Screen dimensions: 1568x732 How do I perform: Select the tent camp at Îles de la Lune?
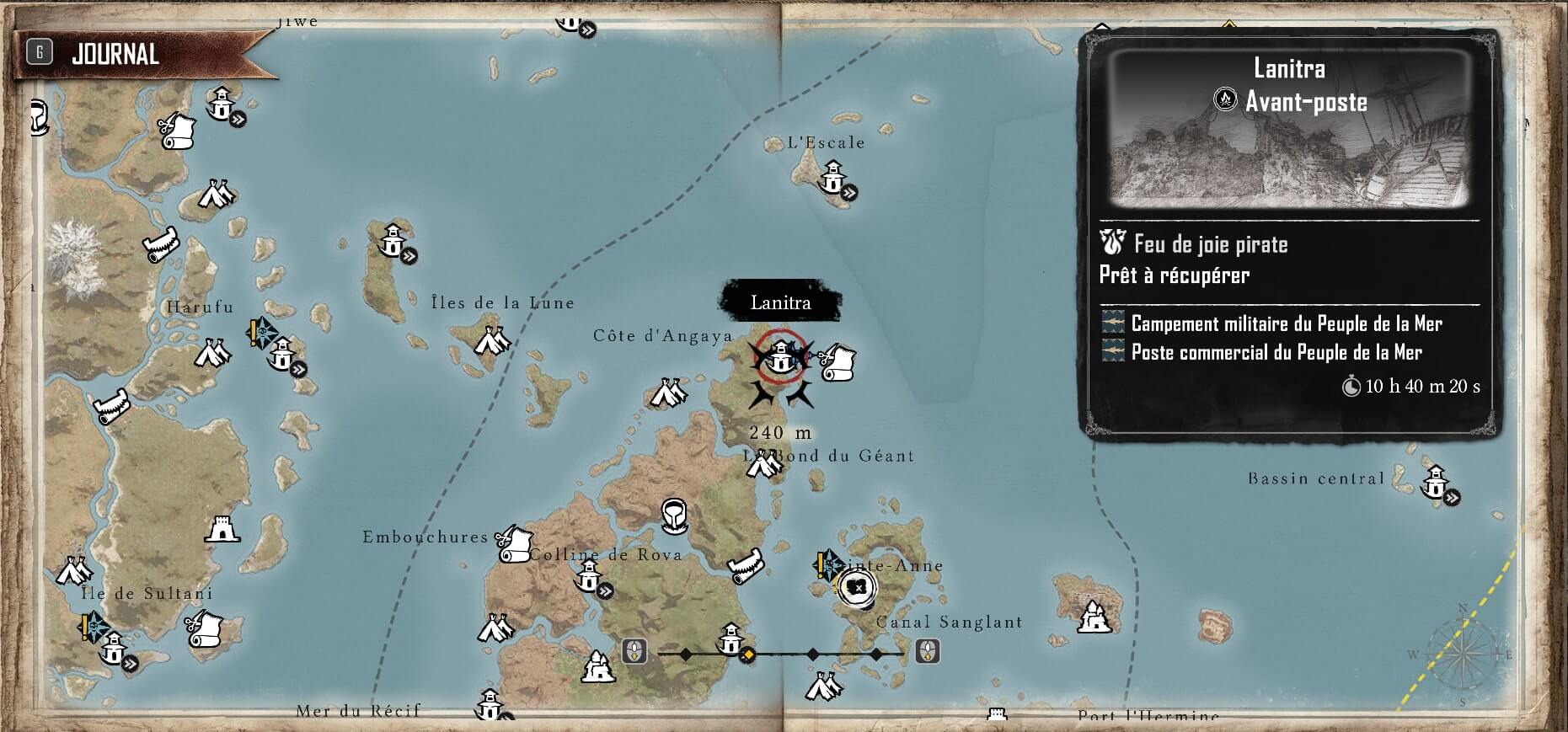click(x=492, y=341)
